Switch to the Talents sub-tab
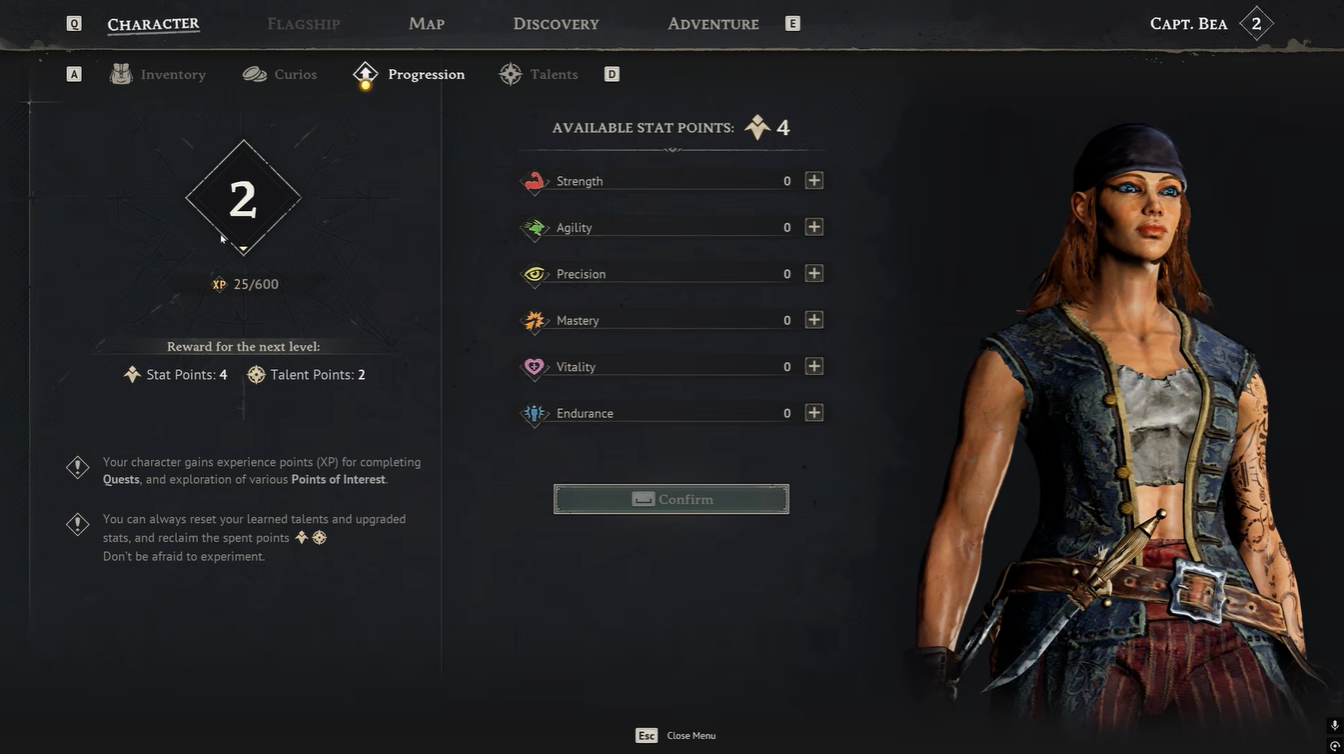The image size is (1344, 754). tap(539, 75)
